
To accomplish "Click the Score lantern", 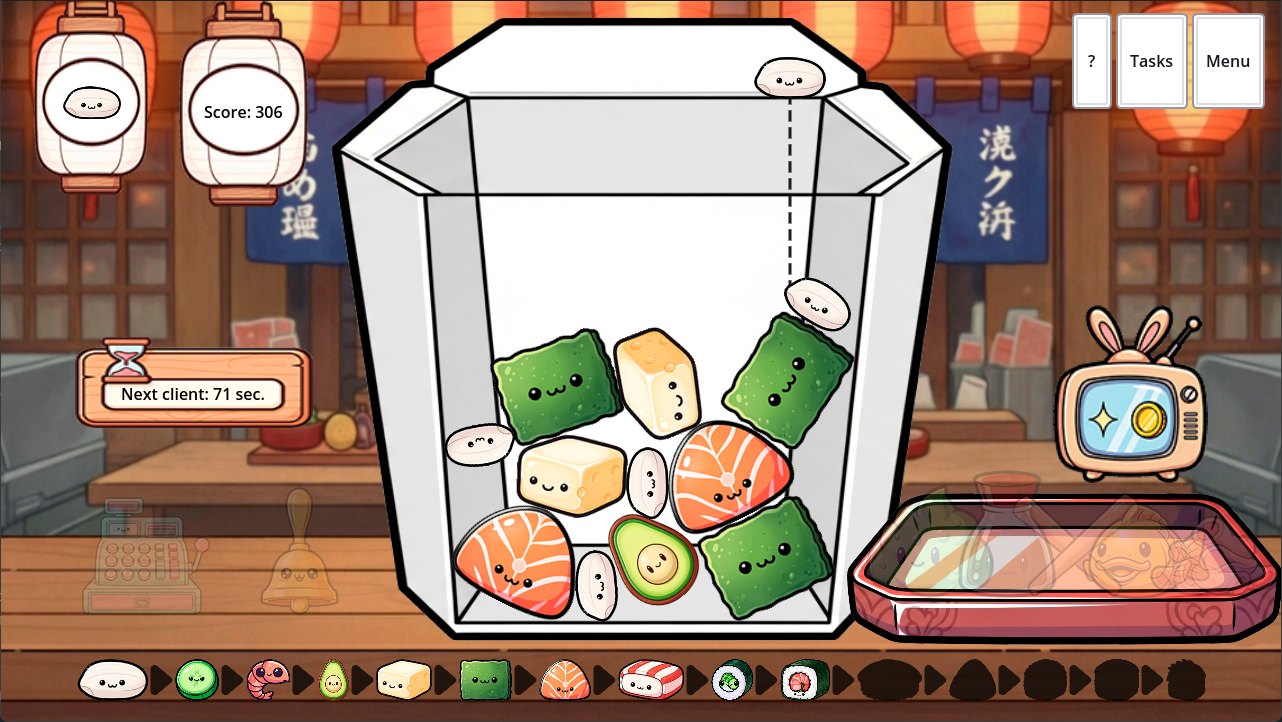I will coord(242,112).
